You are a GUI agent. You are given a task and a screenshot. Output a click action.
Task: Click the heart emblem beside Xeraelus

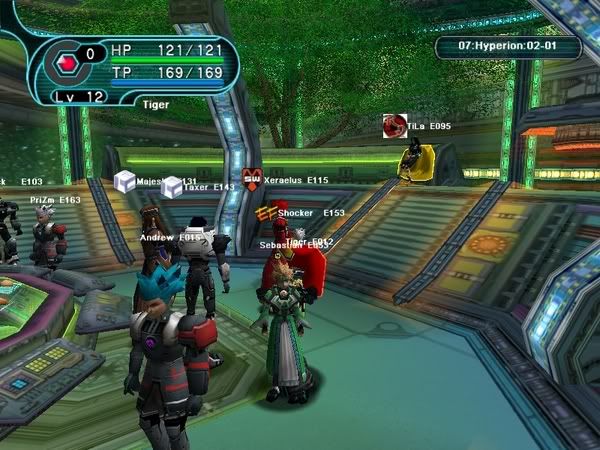252,180
